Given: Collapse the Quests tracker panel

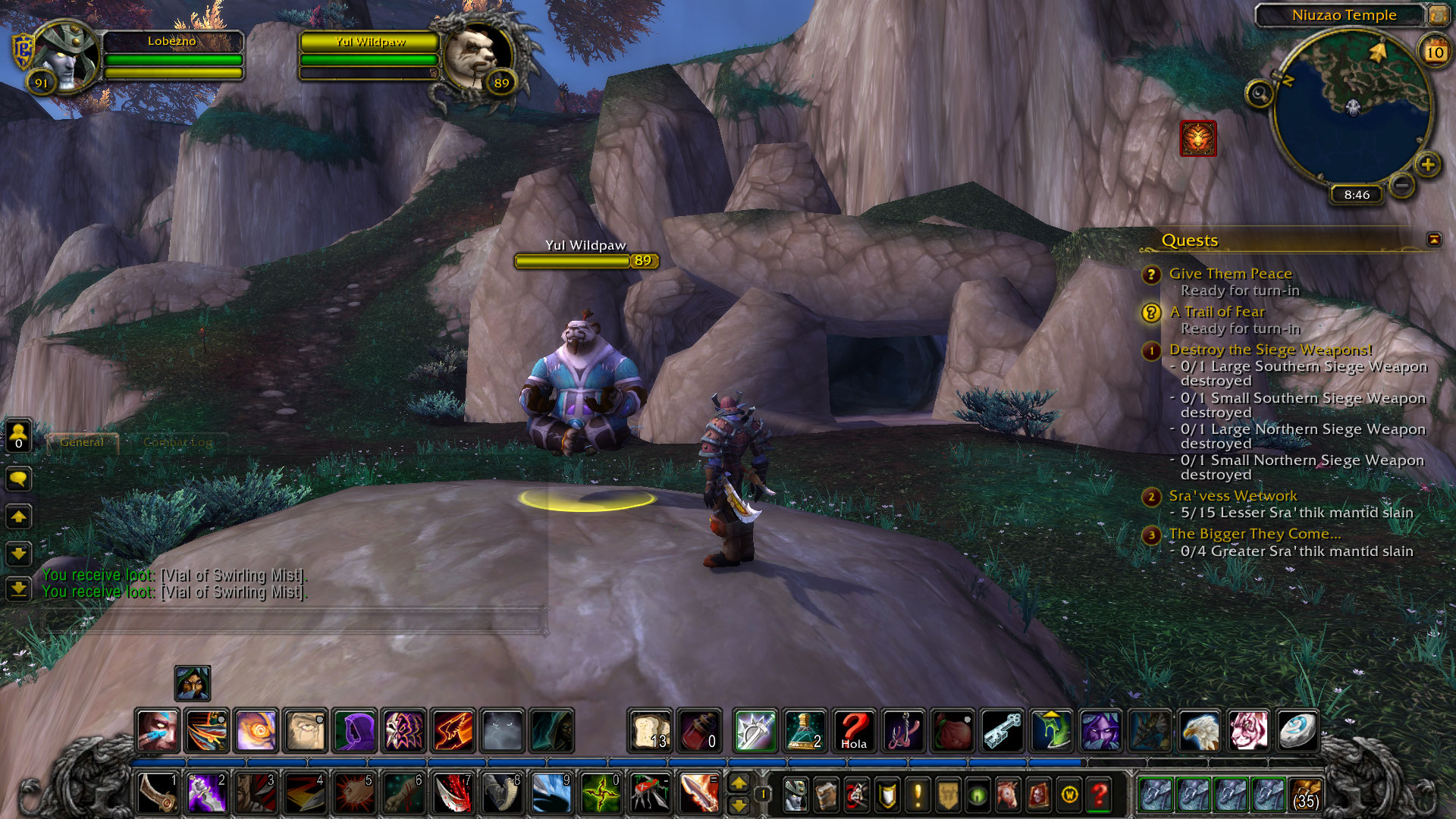Looking at the screenshot, I should click(x=1434, y=240).
